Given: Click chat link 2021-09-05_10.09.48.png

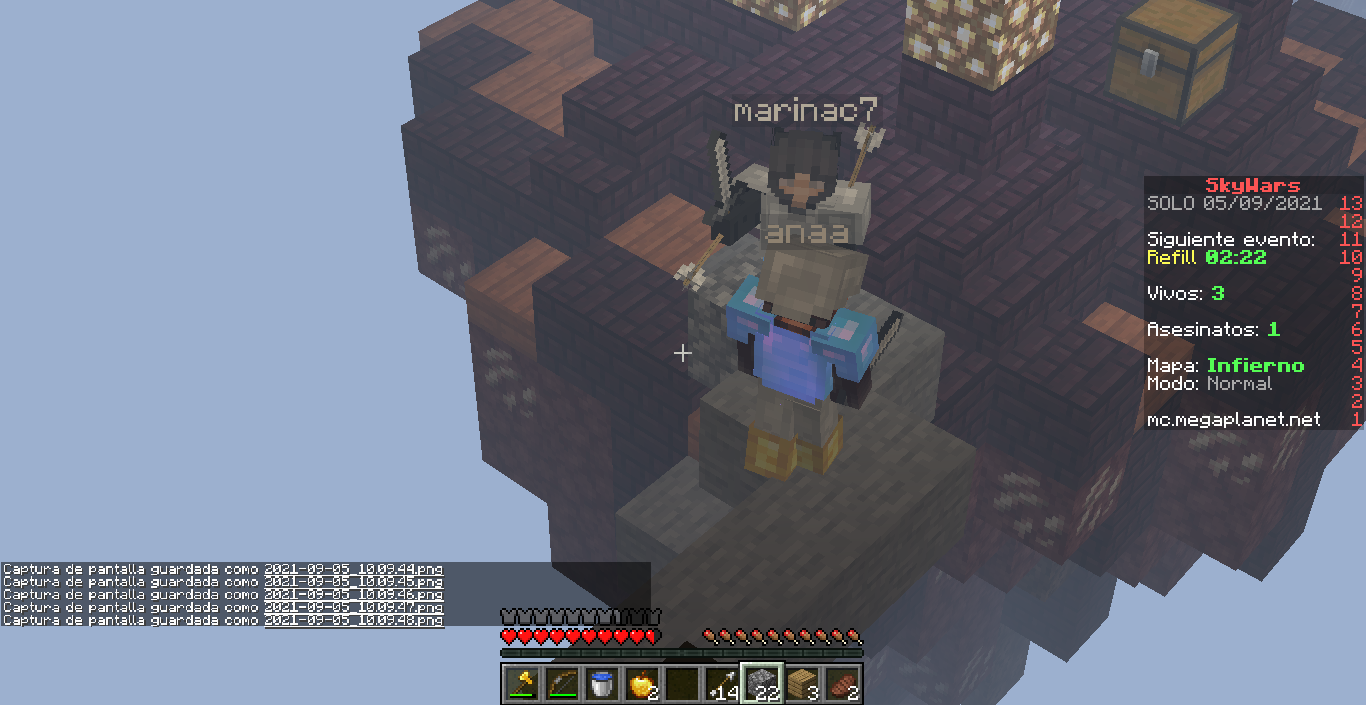Looking at the screenshot, I should coord(353,621).
